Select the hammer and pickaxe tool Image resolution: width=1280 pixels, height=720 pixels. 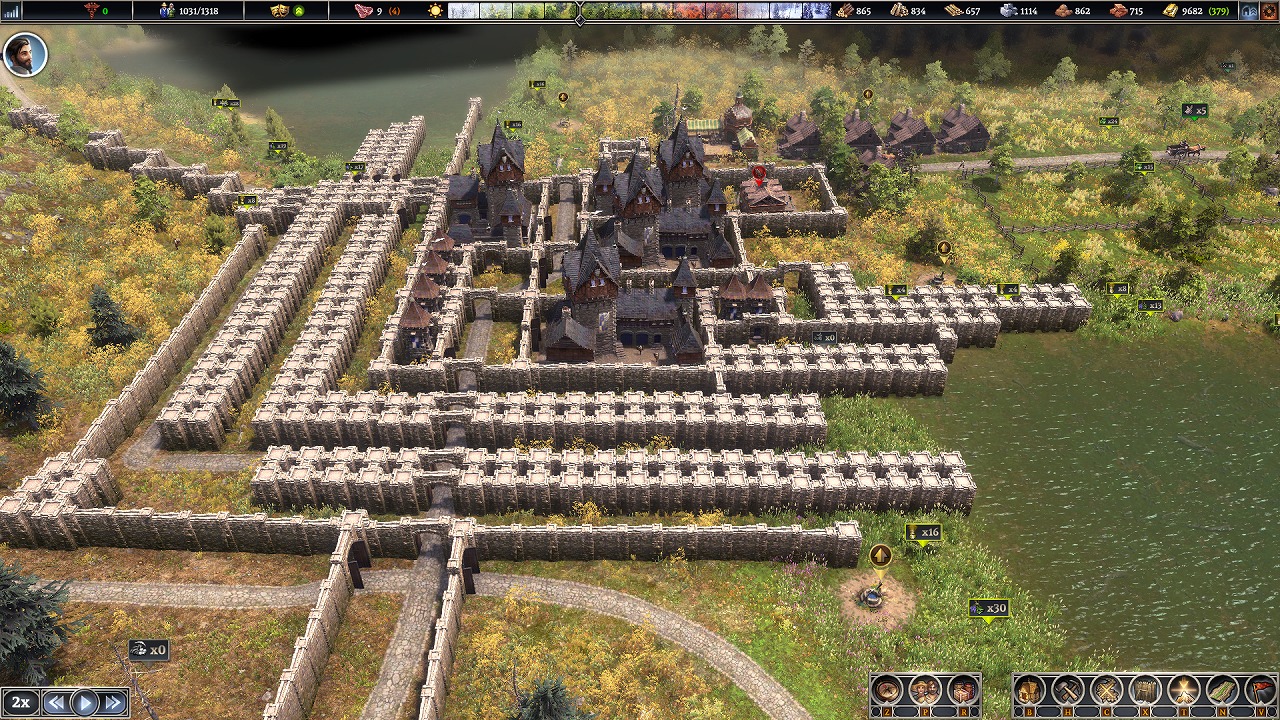tap(1068, 691)
